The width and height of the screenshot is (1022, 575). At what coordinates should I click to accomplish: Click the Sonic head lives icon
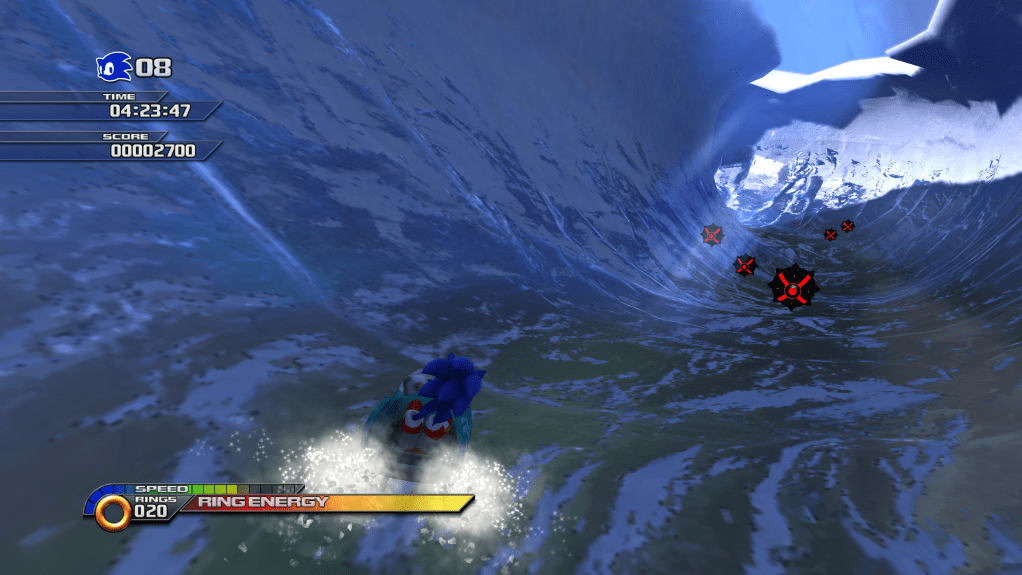coord(113,67)
